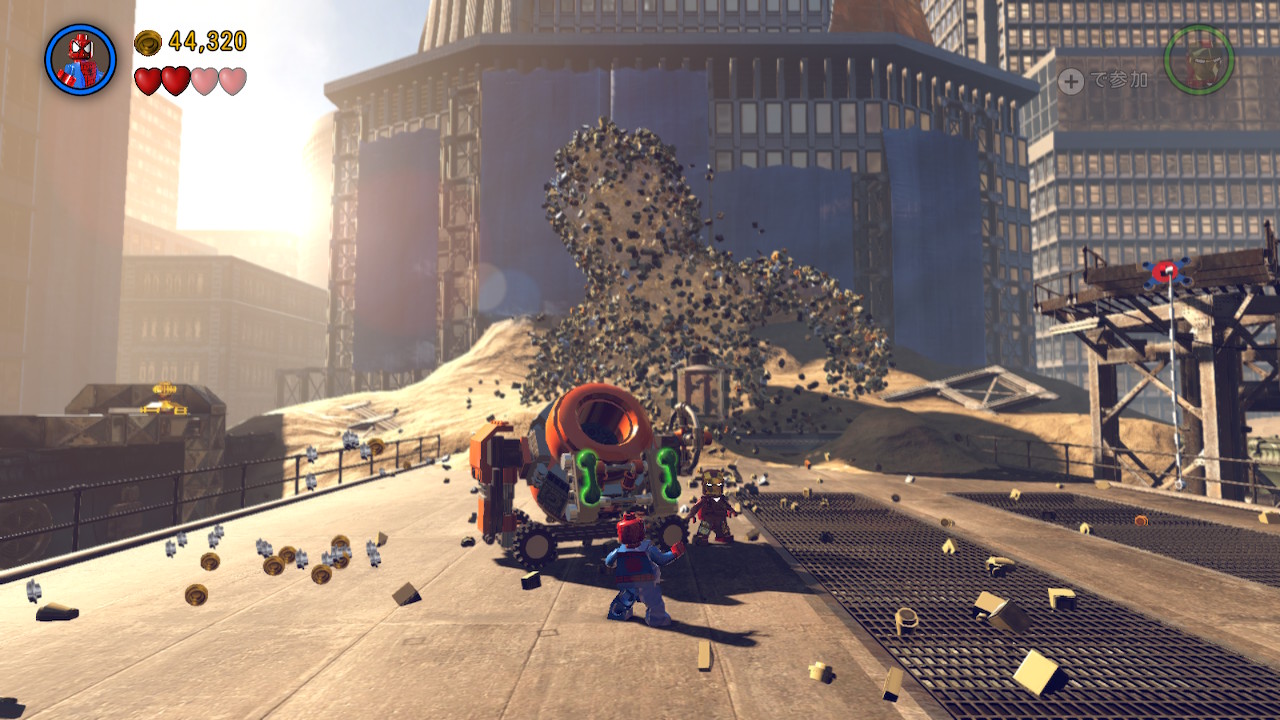Select the Spider-Man character portrait
The image size is (1280, 720).
click(80, 60)
